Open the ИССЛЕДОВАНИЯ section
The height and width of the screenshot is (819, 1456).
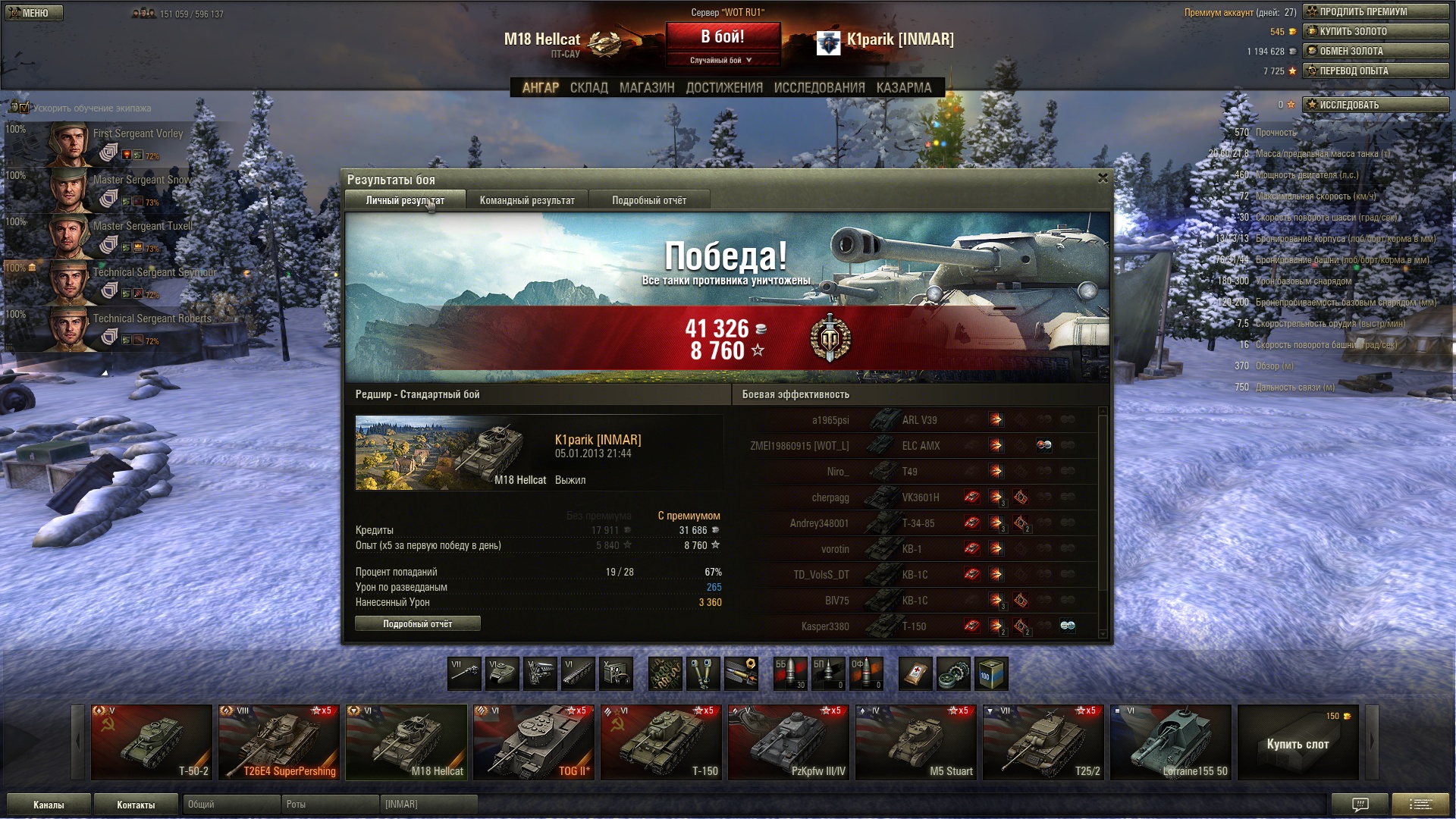pyautogui.click(x=819, y=88)
